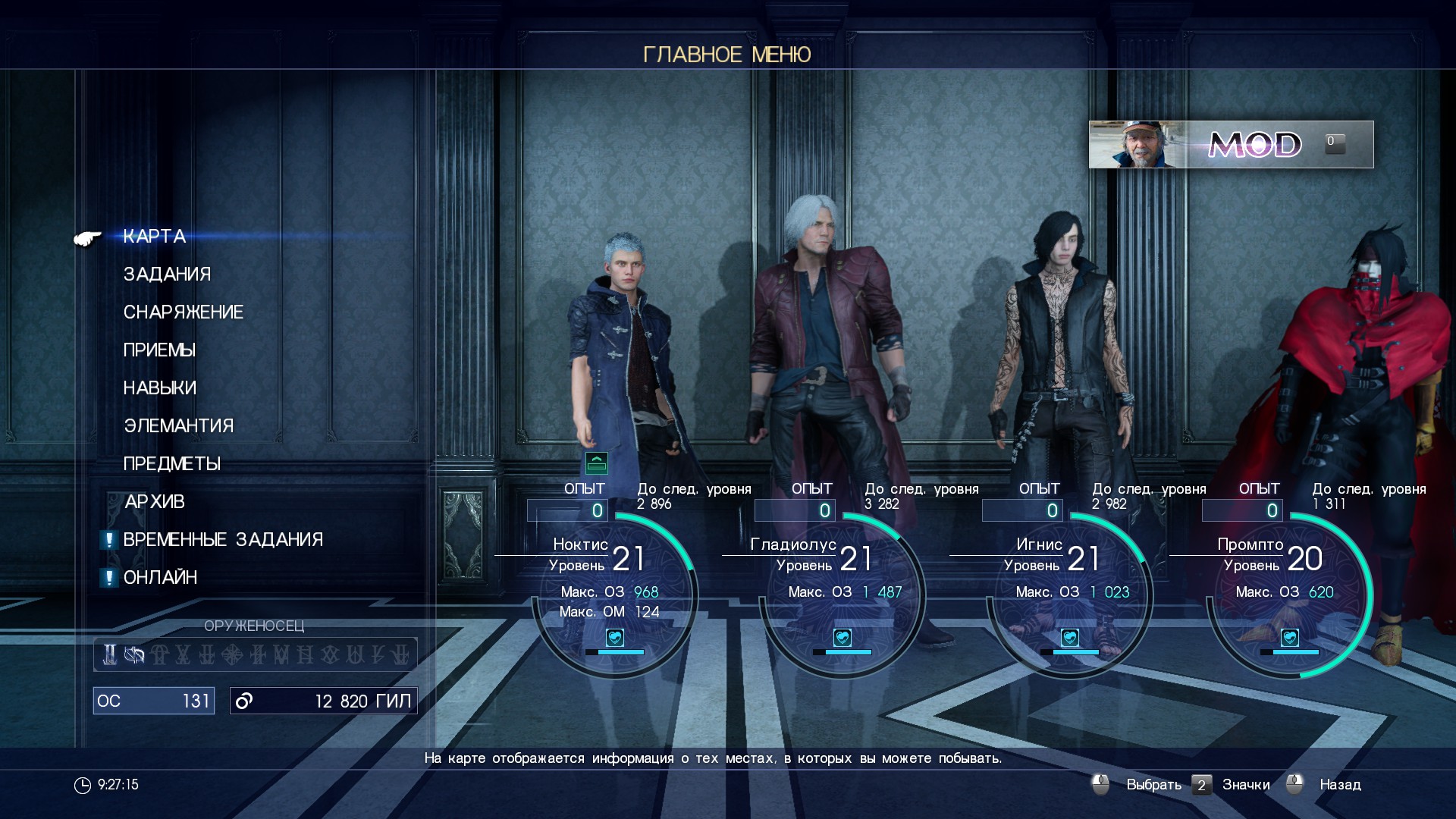The height and width of the screenshot is (819, 1456).
Task: Click the Значки icons prompt
Action: point(1245,785)
